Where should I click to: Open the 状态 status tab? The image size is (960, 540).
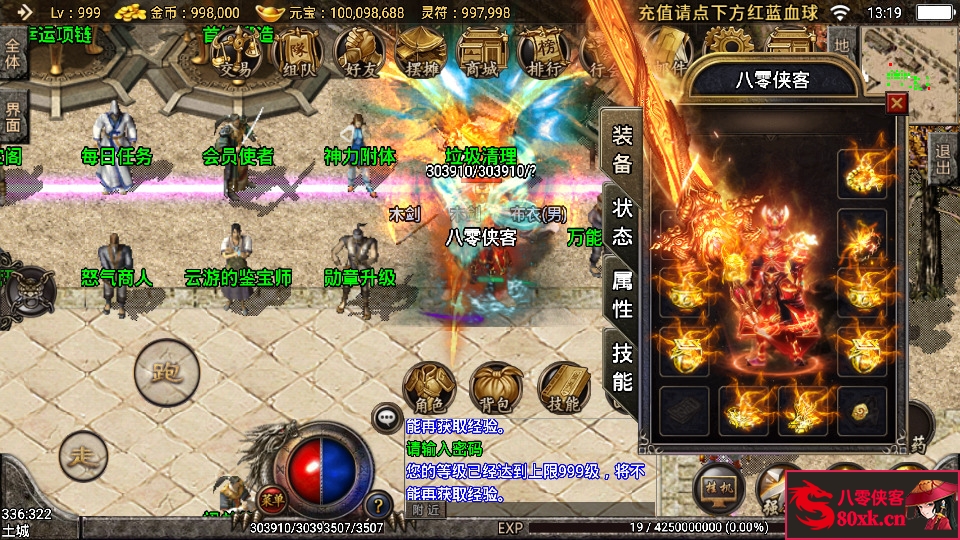click(x=622, y=222)
